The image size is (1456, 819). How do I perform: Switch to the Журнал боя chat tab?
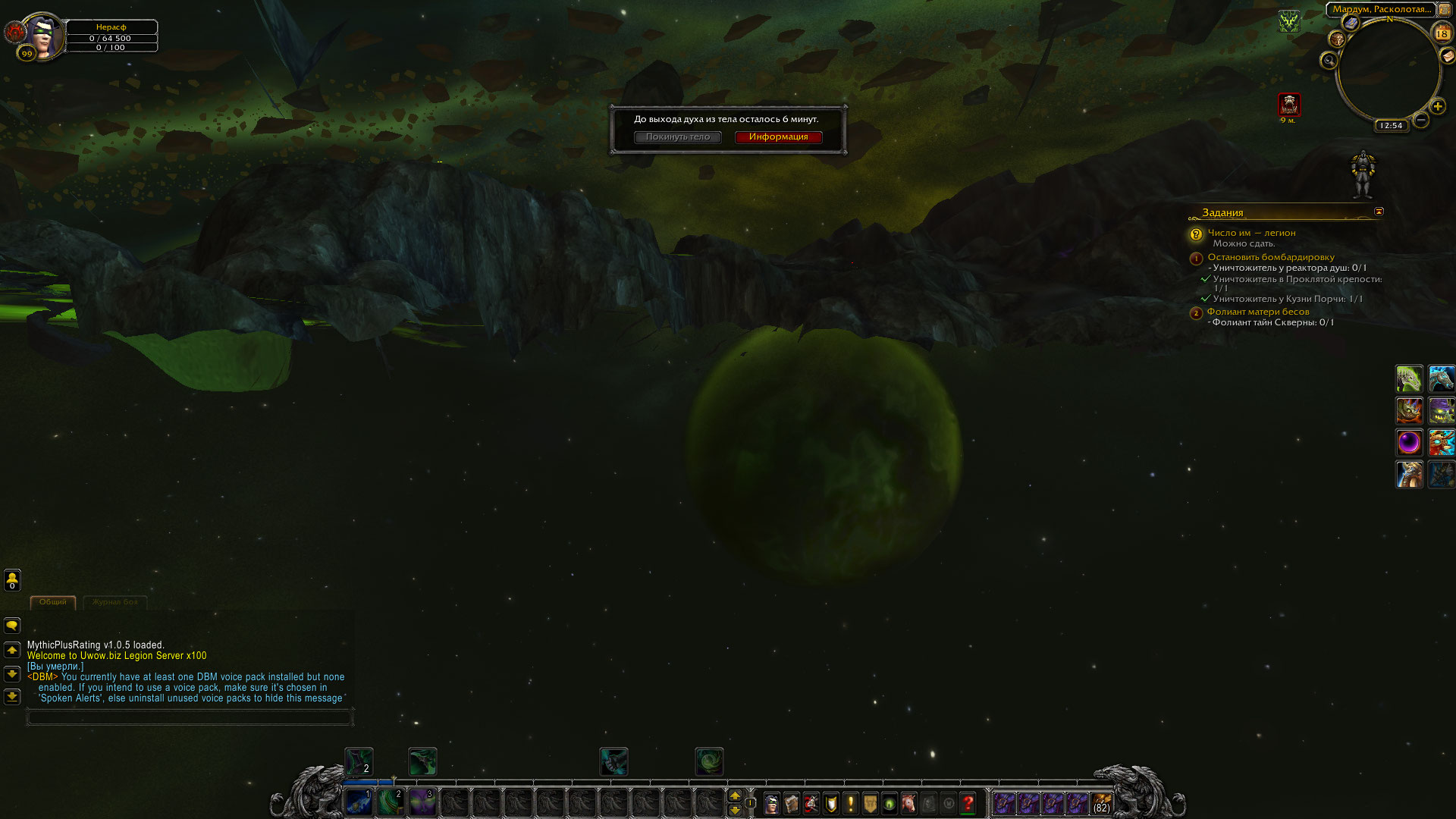[x=115, y=602]
